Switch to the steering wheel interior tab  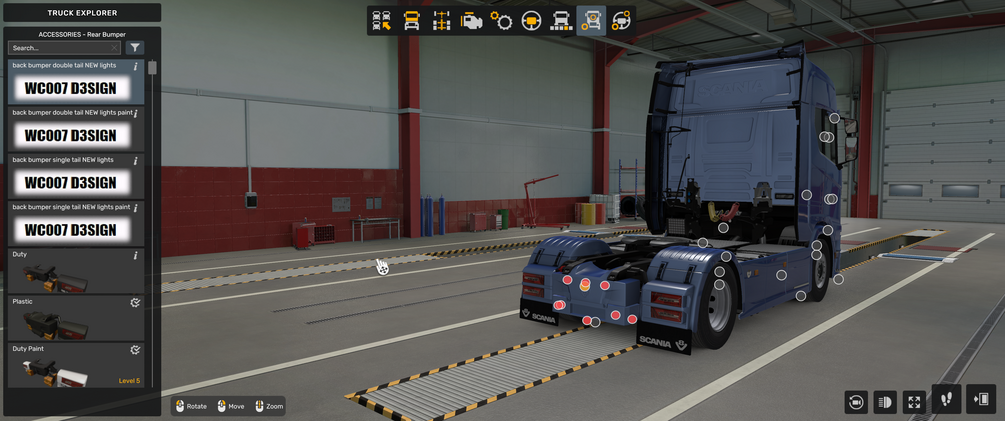(x=531, y=21)
